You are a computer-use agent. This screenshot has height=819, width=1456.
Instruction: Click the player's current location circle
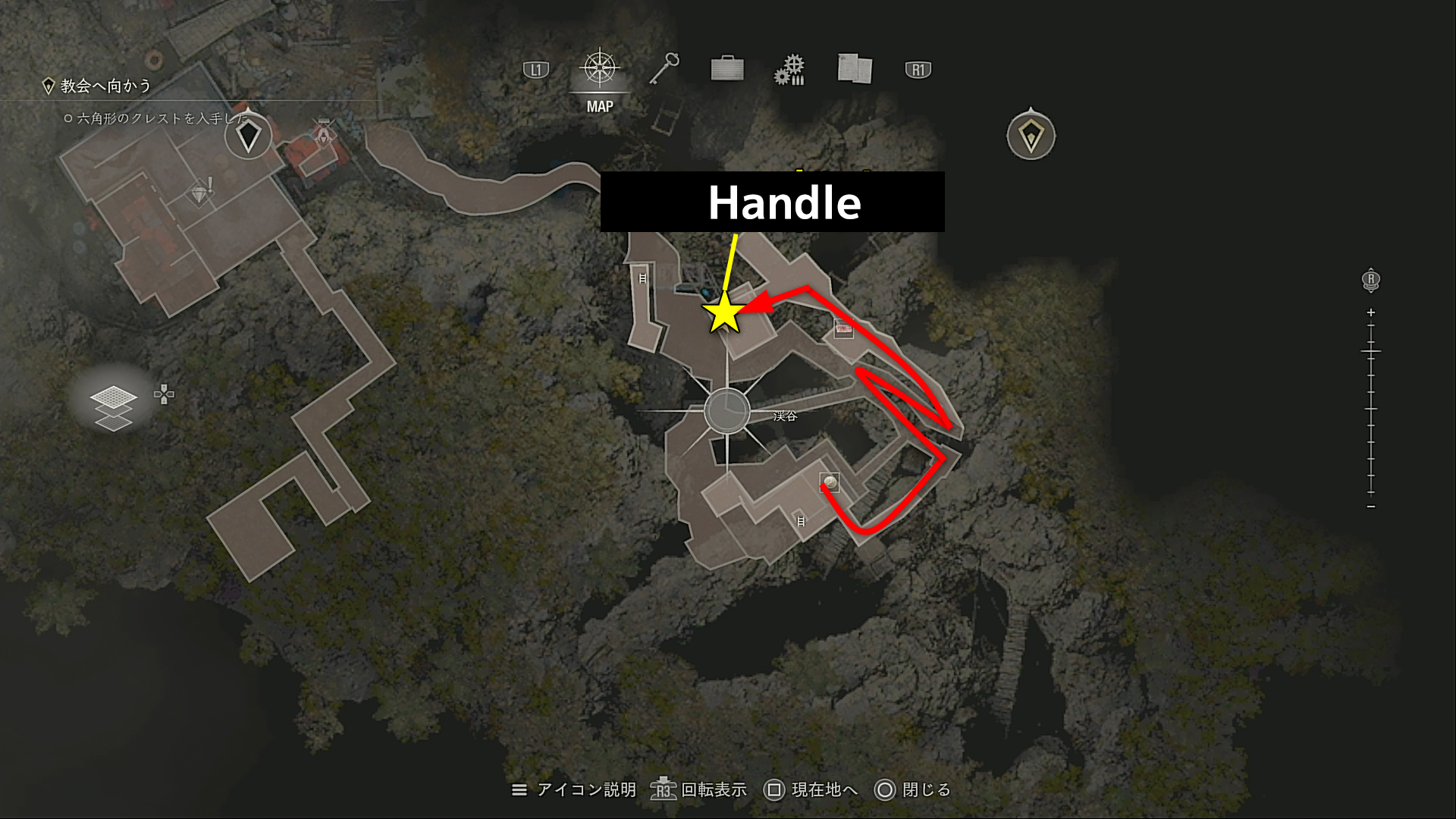click(726, 412)
